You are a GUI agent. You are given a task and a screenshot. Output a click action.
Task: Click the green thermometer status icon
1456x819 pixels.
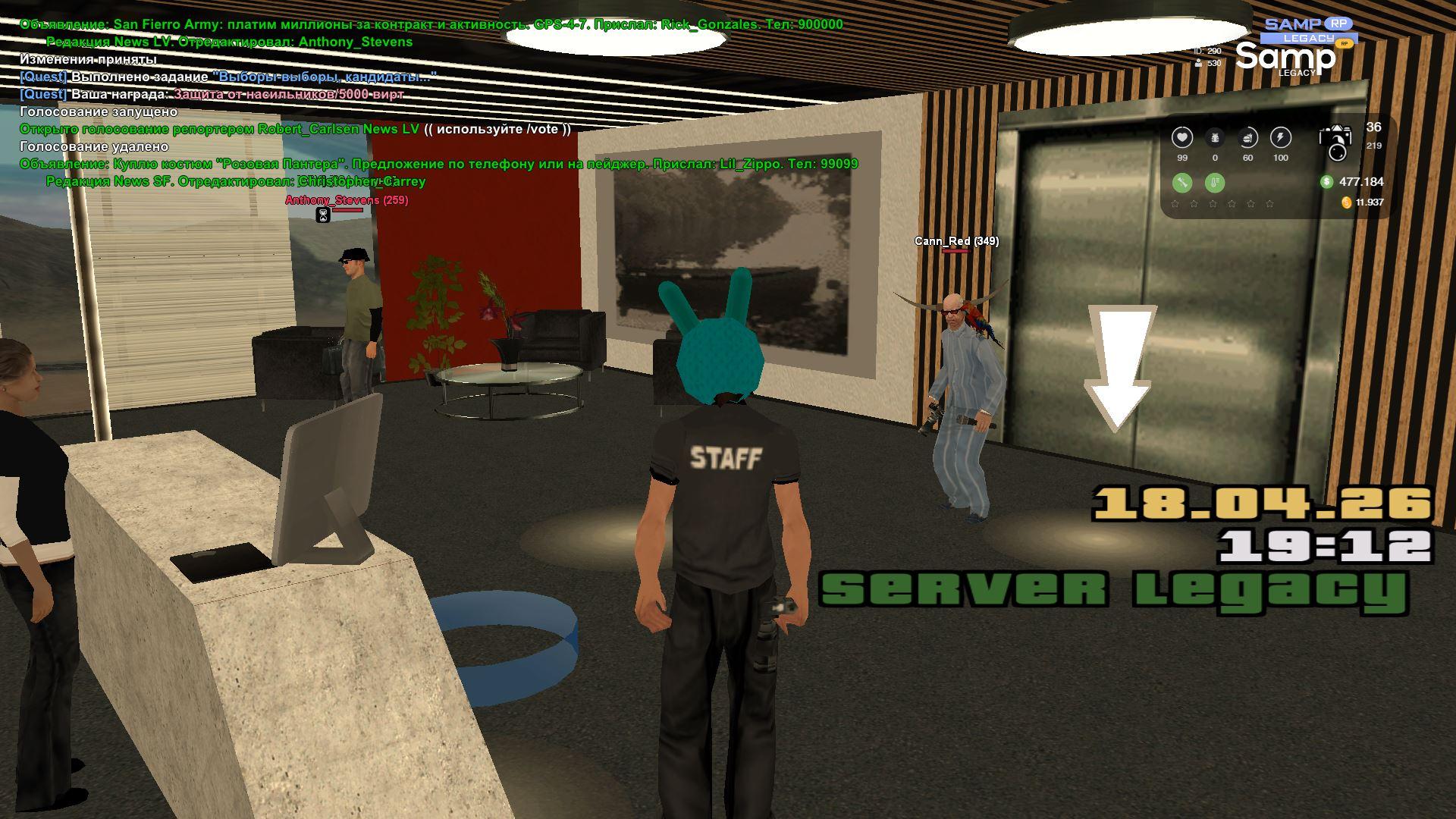pos(1214,183)
